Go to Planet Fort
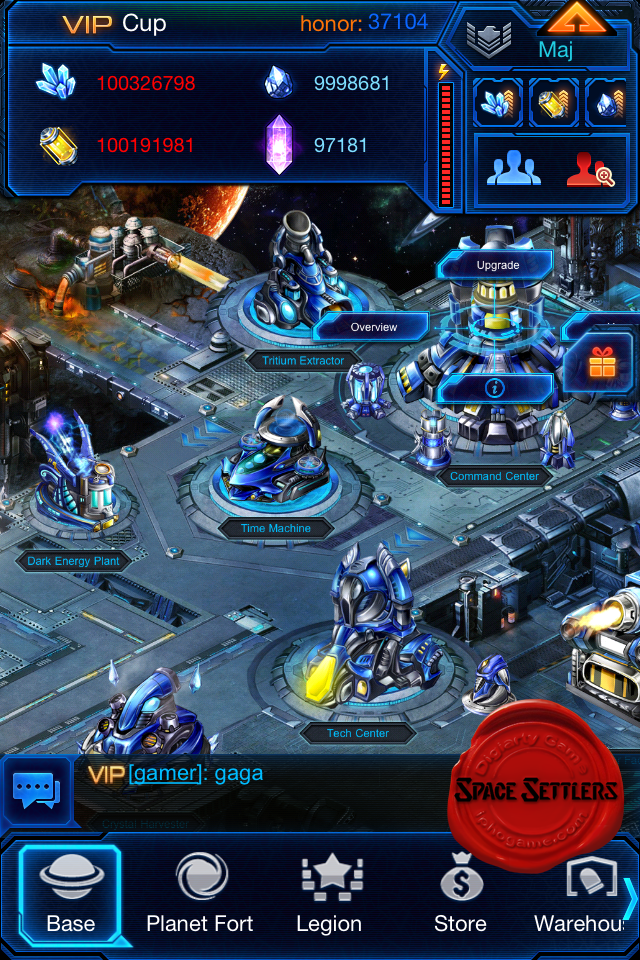The width and height of the screenshot is (640, 960). coord(200,893)
